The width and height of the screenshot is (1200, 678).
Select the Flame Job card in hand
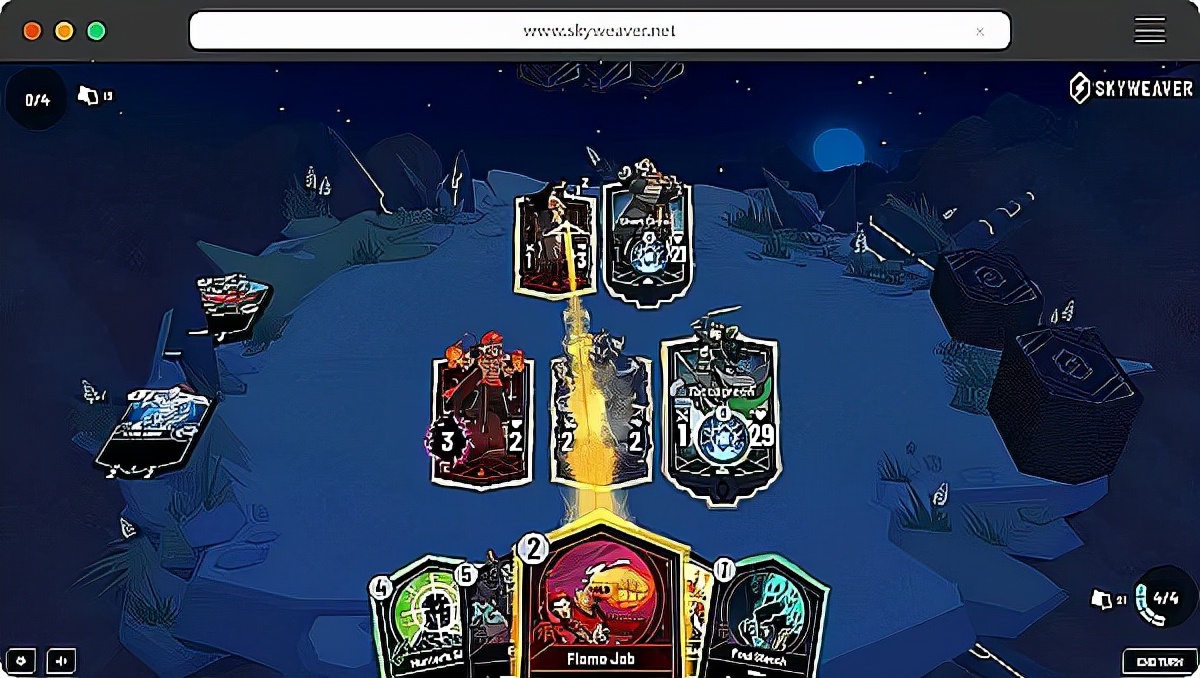[x=600, y=600]
